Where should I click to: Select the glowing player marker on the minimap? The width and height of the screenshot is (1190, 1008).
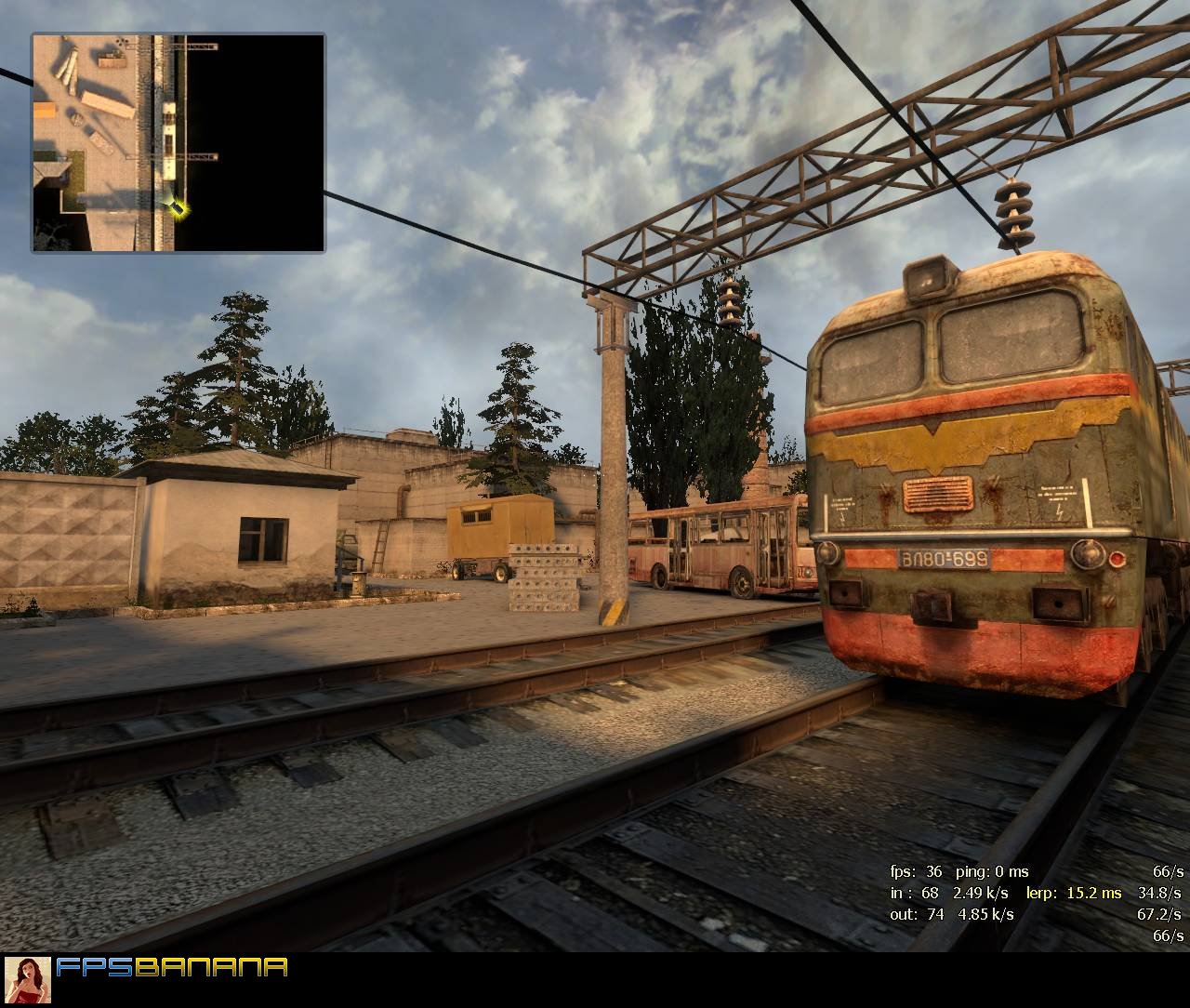[178, 209]
